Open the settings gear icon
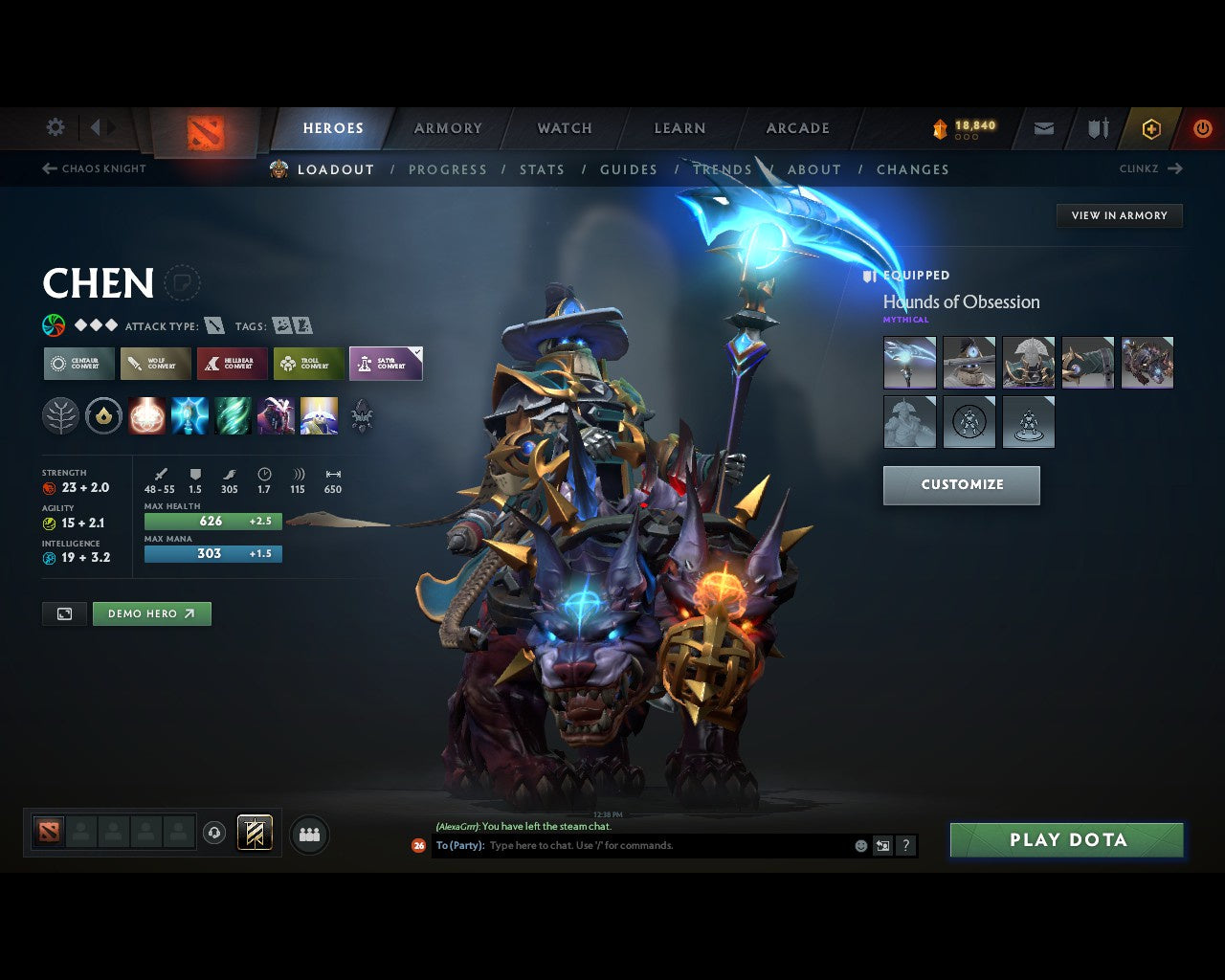This screenshot has height=980, width=1225. pyautogui.click(x=55, y=126)
